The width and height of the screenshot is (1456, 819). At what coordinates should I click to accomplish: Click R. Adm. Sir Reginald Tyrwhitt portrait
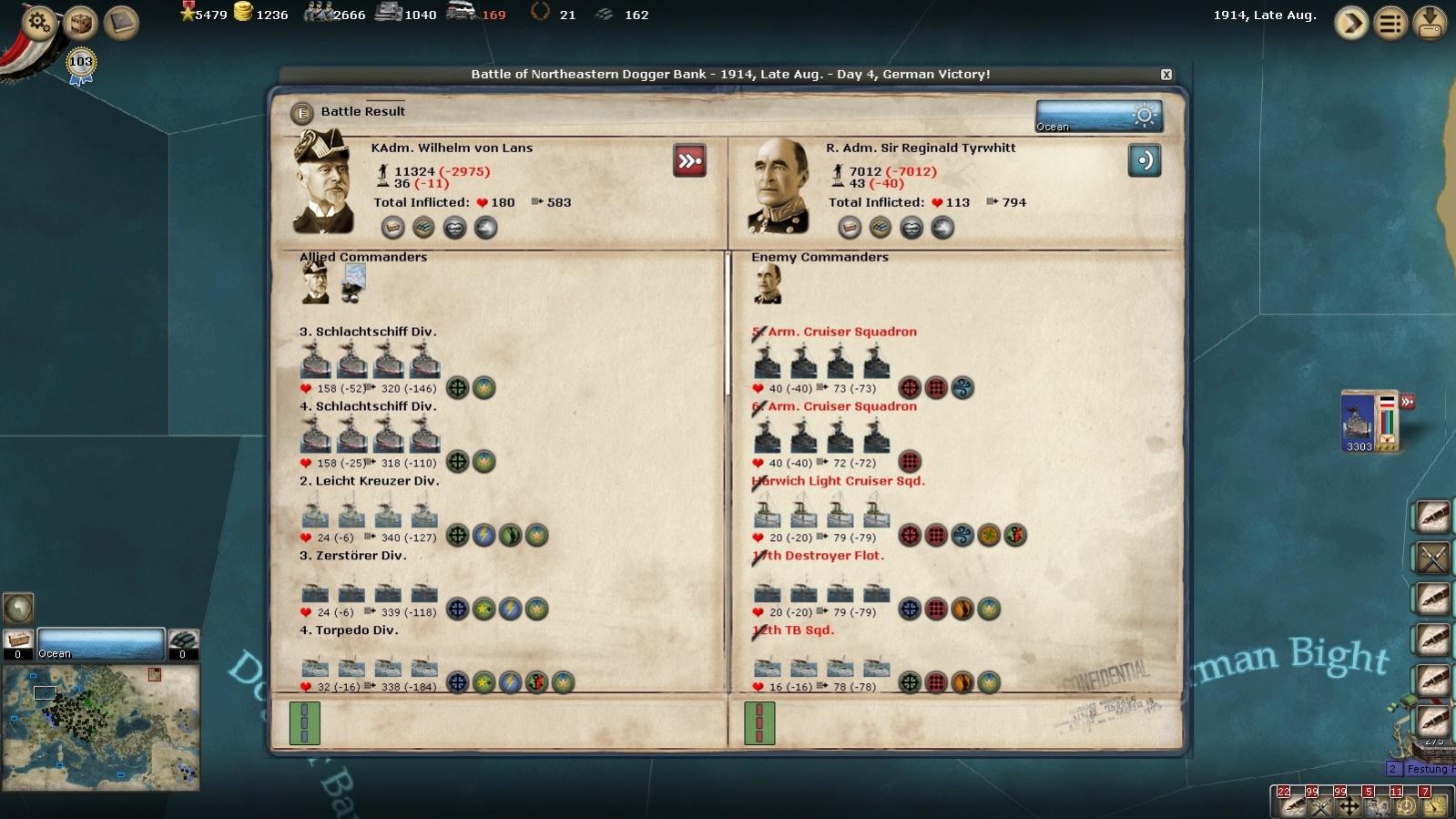[x=779, y=185]
